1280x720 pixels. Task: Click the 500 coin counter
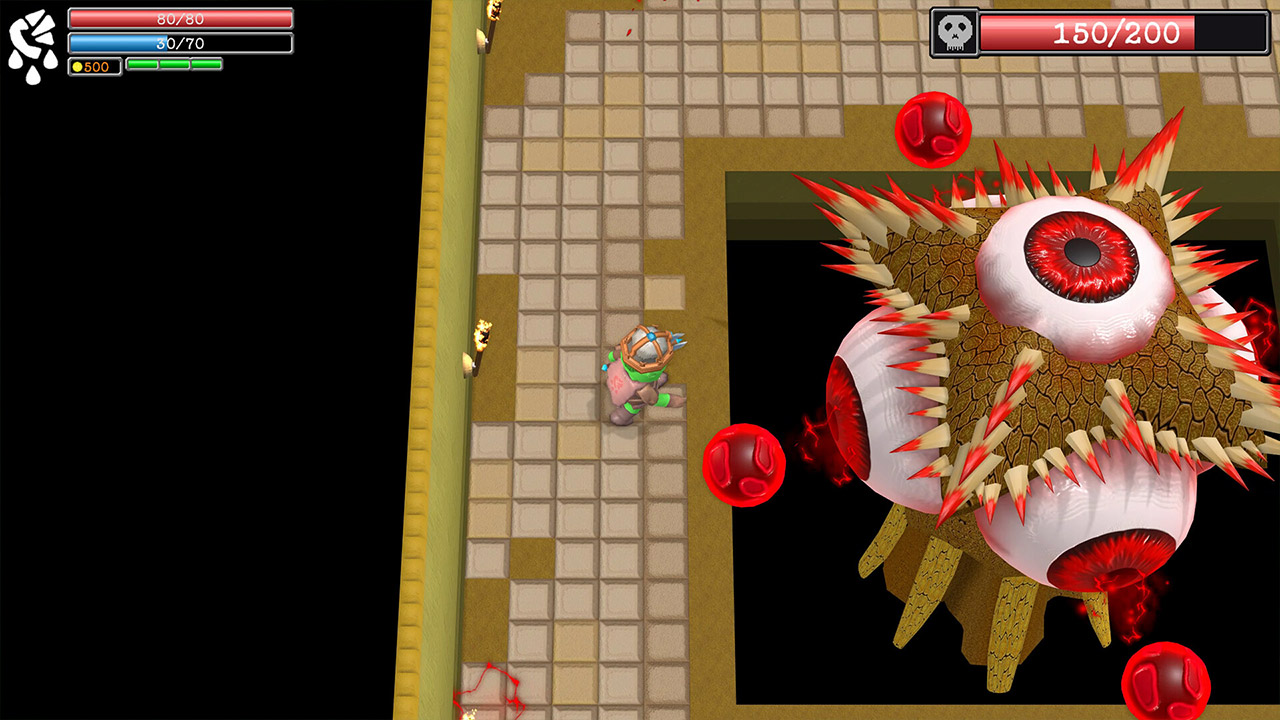(94, 64)
